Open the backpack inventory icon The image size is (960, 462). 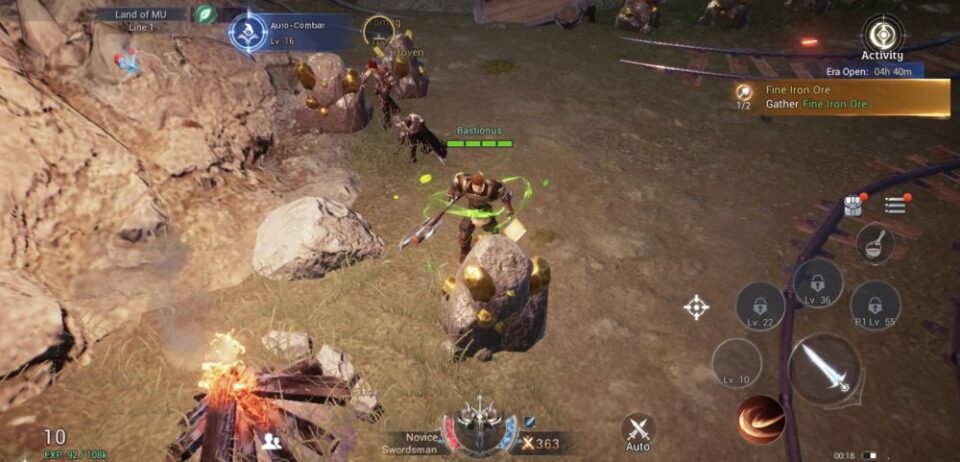click(853, 205)
